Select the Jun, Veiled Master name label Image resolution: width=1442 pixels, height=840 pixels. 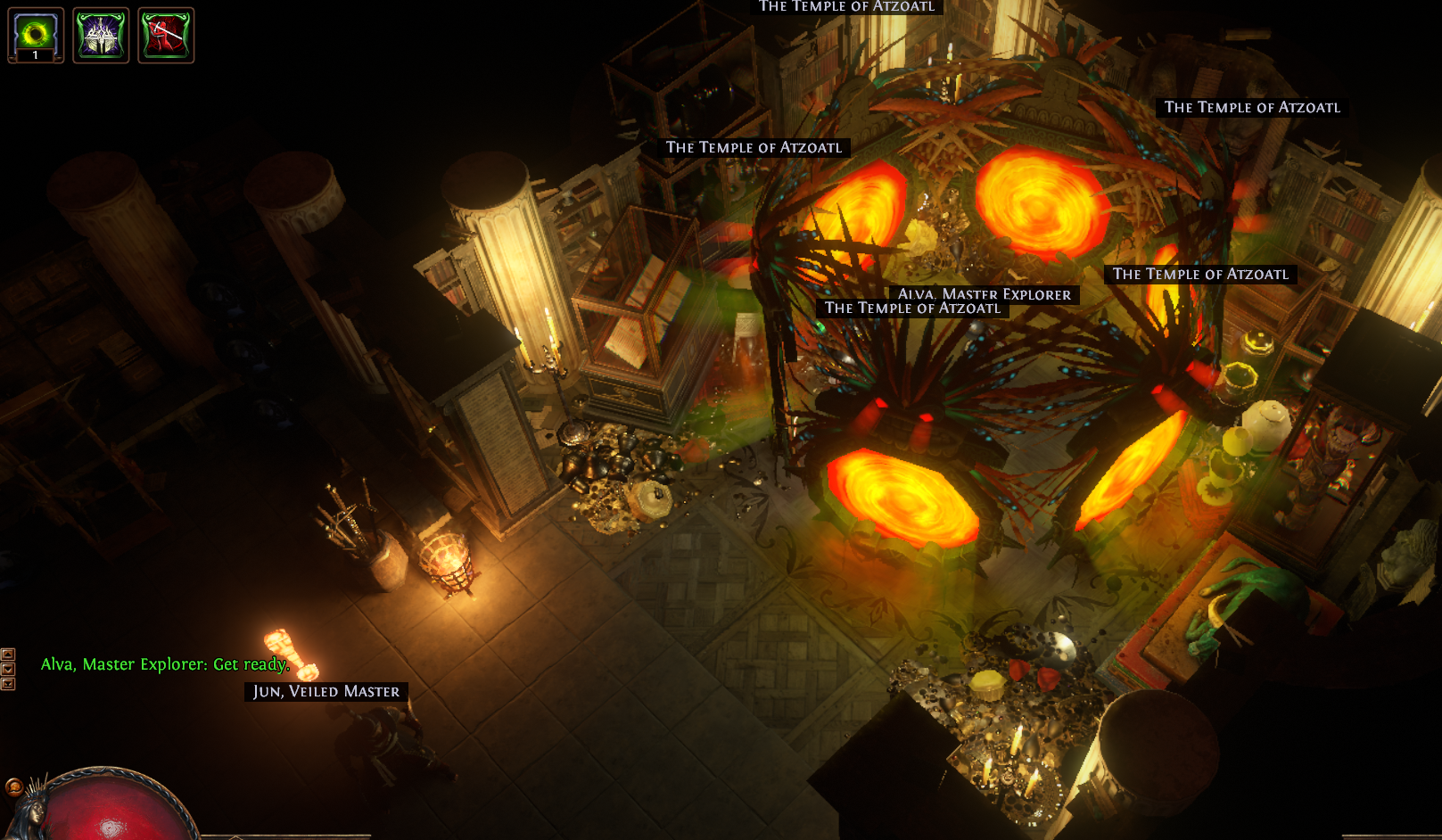coord(326,691)
